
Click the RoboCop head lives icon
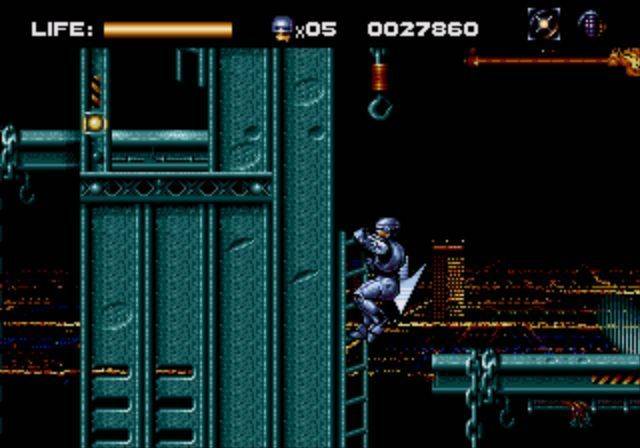click(x=282, y=28)
